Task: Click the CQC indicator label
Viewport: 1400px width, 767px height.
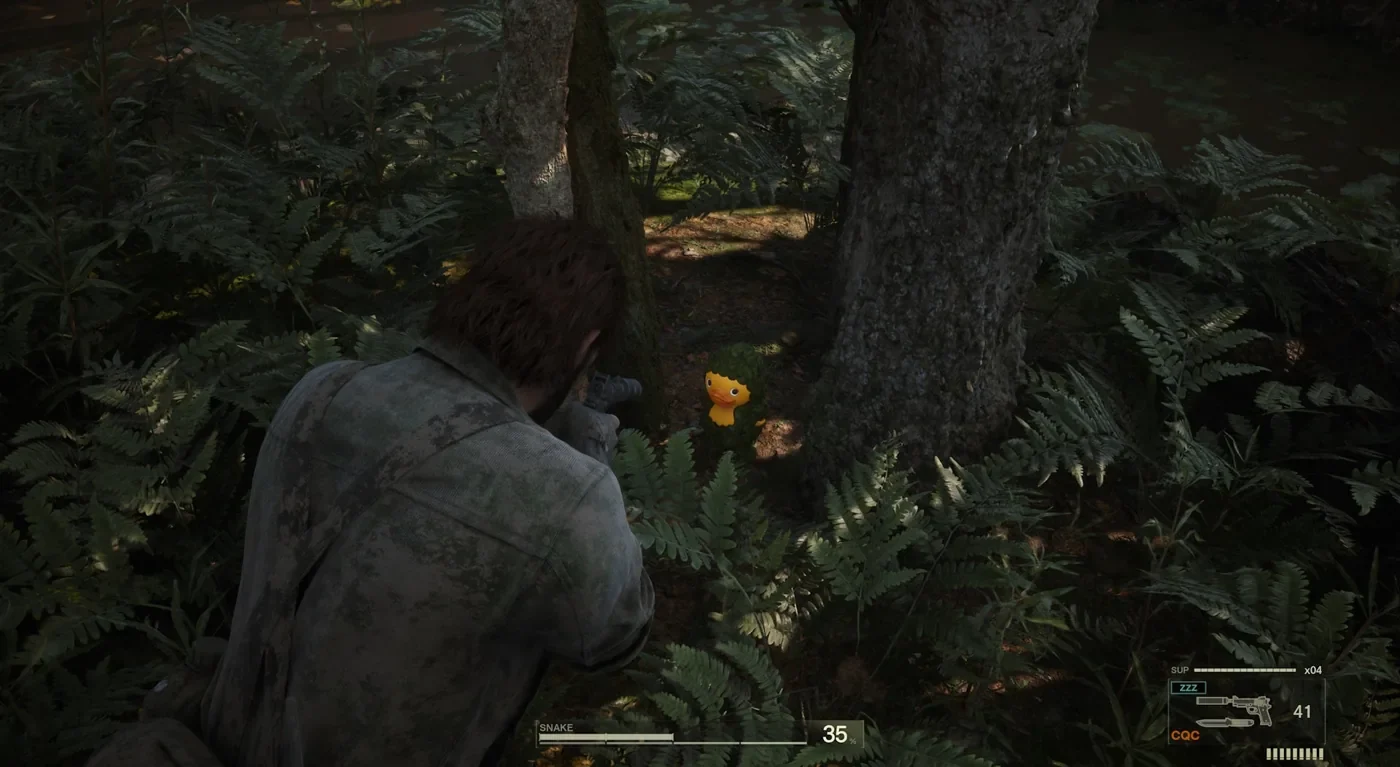Action: click(1185, 734)
